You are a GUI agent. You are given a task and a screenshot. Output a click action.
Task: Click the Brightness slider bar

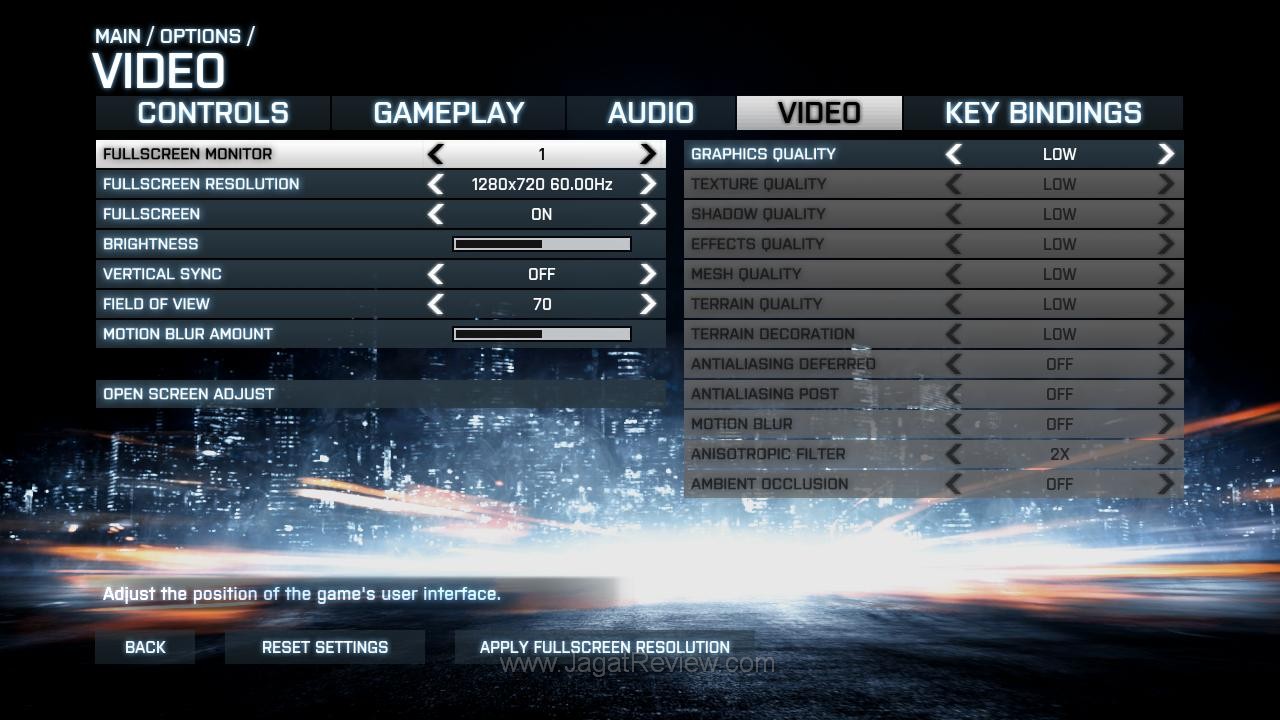point(542,244)
